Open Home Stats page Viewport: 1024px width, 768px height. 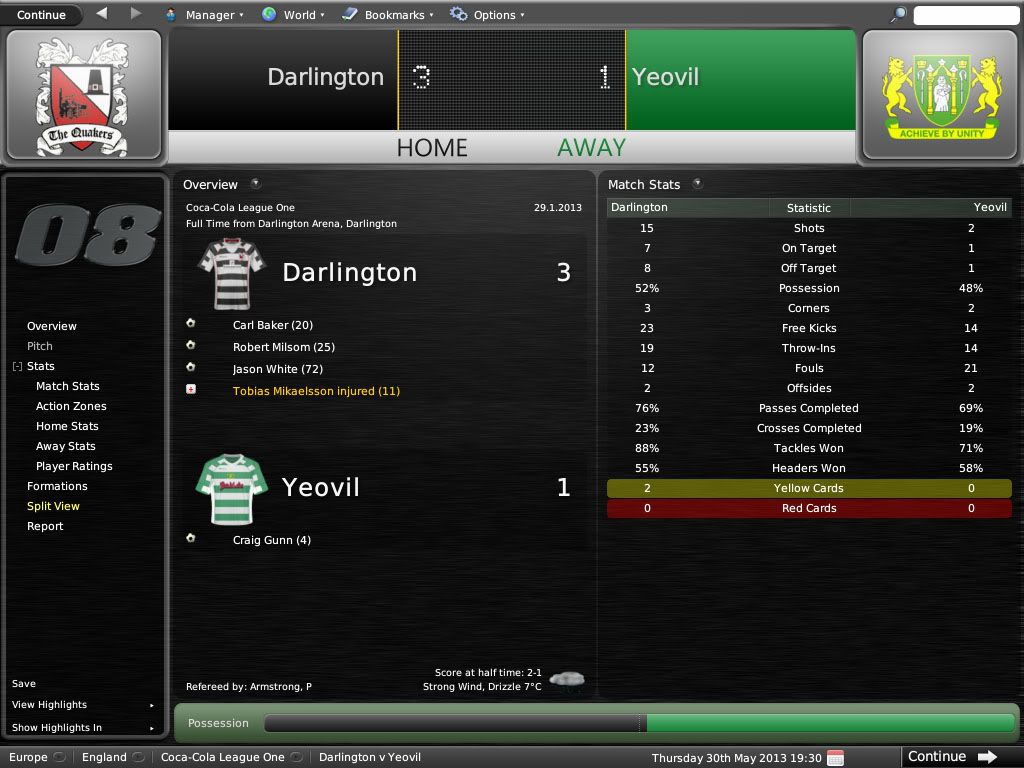67,426
